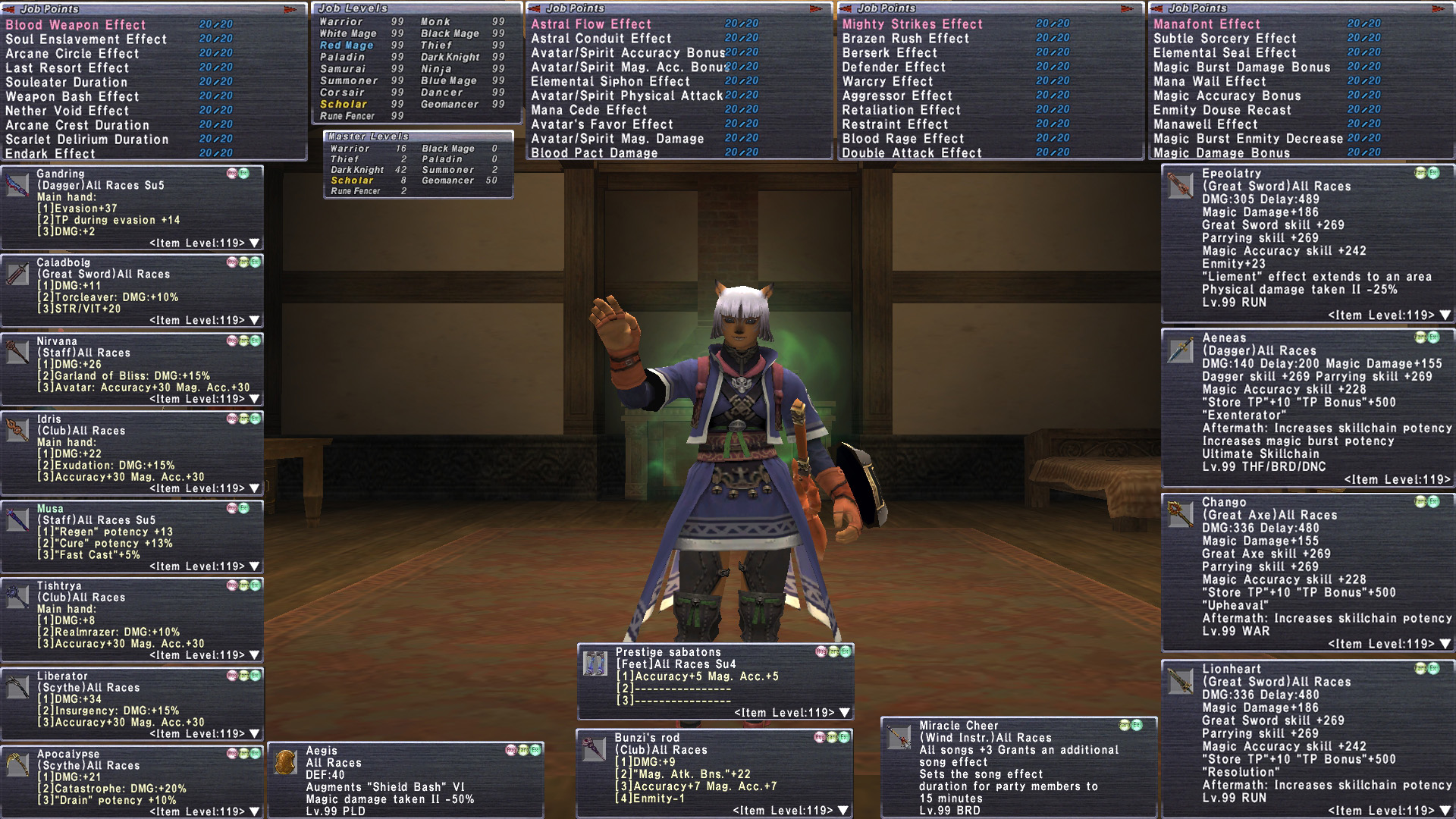Click the Prestige sabatons item icon
This screenshot has width=1456, height=819.
tap(595, 664)
